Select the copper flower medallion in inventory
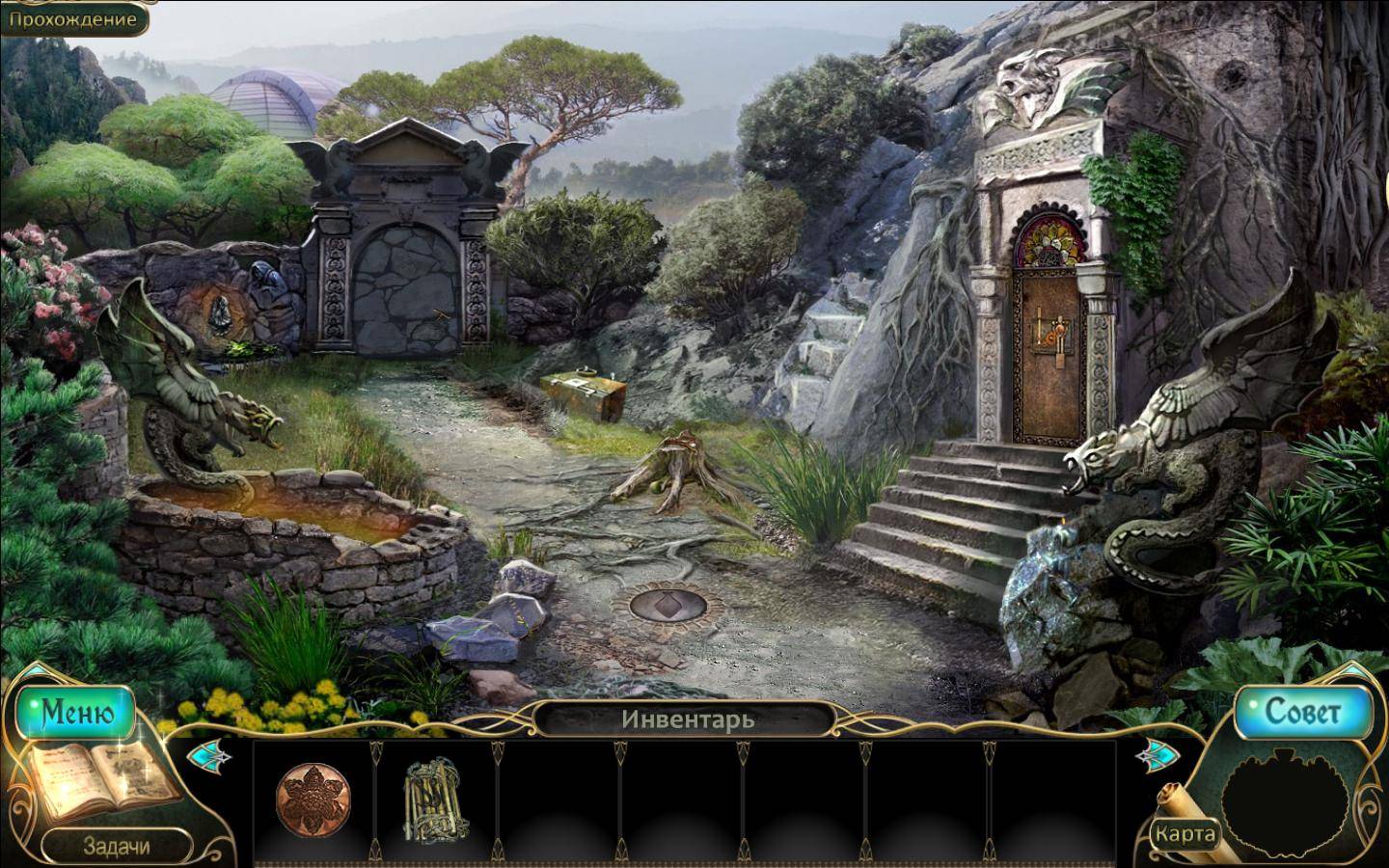This screenshot has height=868, width=1389. [313, 801]
